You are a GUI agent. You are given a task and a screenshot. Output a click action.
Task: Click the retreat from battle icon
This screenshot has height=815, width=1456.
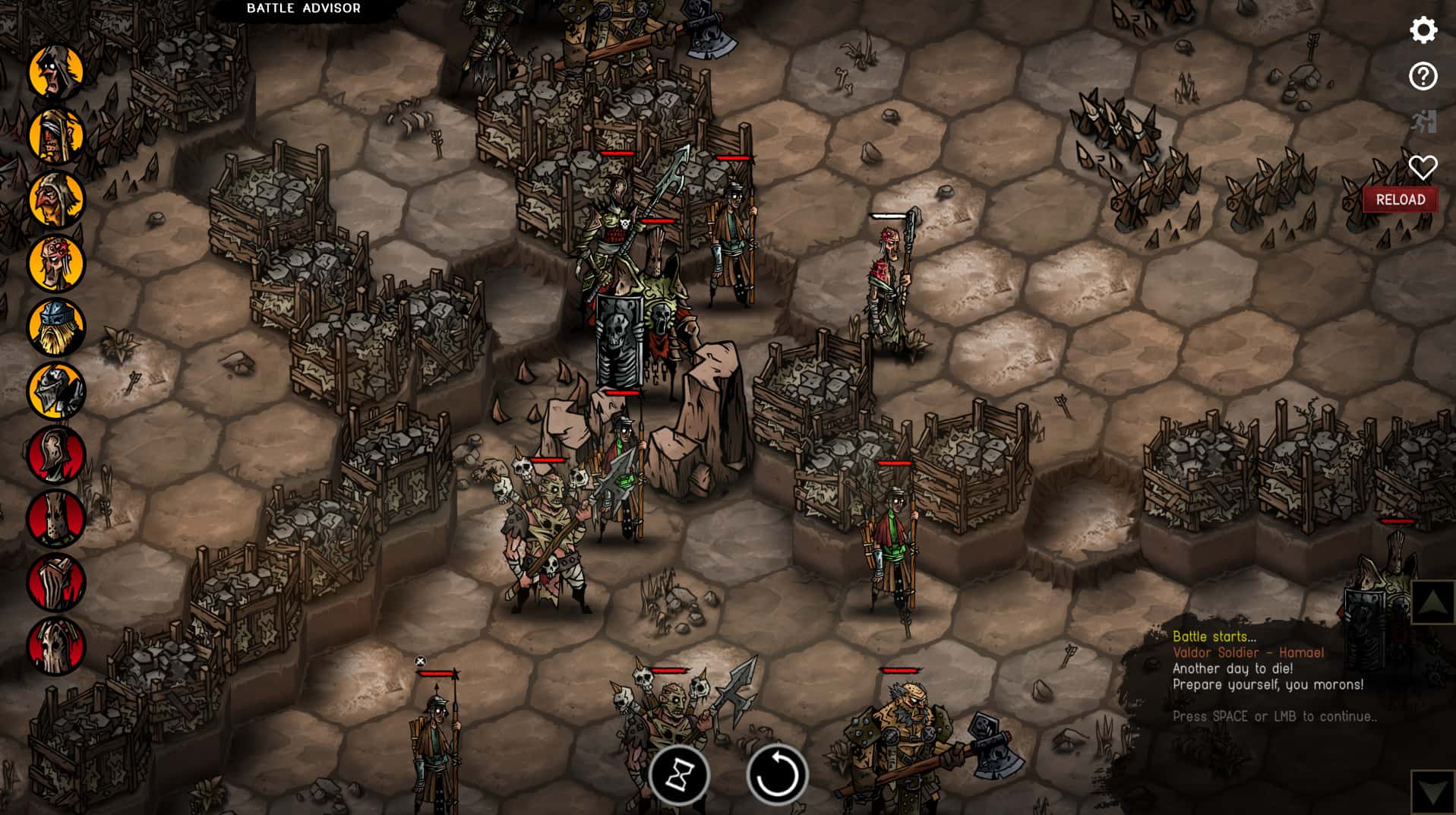tap(1423, 120)
